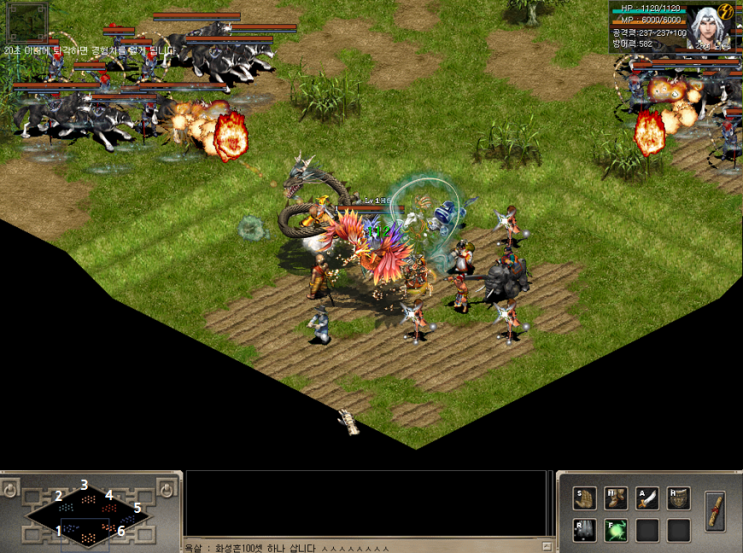743x553 pixels.
Task: Click the diamond-shaped minimap
Action: click(x=88, y=511)
